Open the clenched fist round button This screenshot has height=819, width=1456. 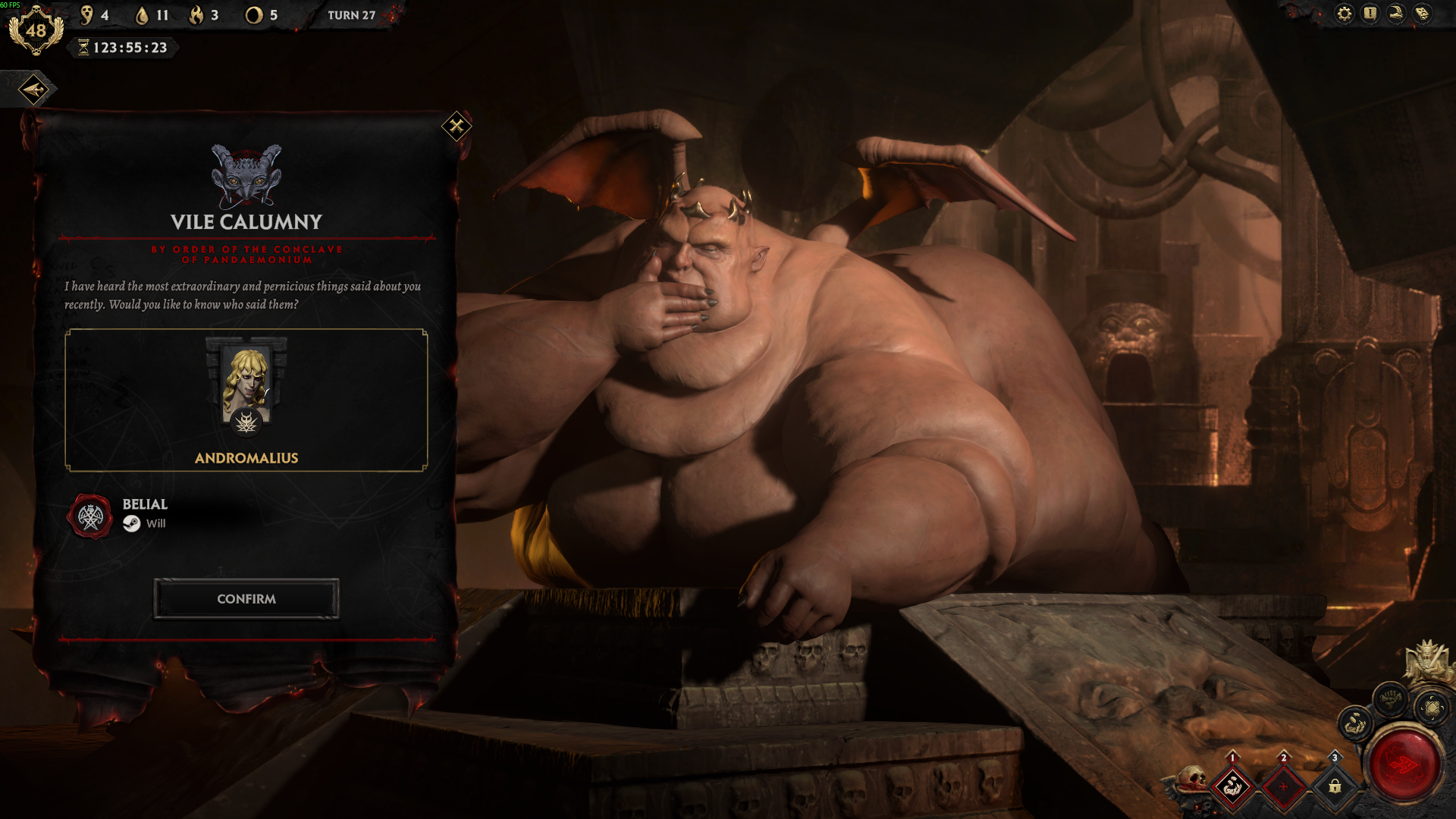pyautogui.click(x=1390, y=698)
